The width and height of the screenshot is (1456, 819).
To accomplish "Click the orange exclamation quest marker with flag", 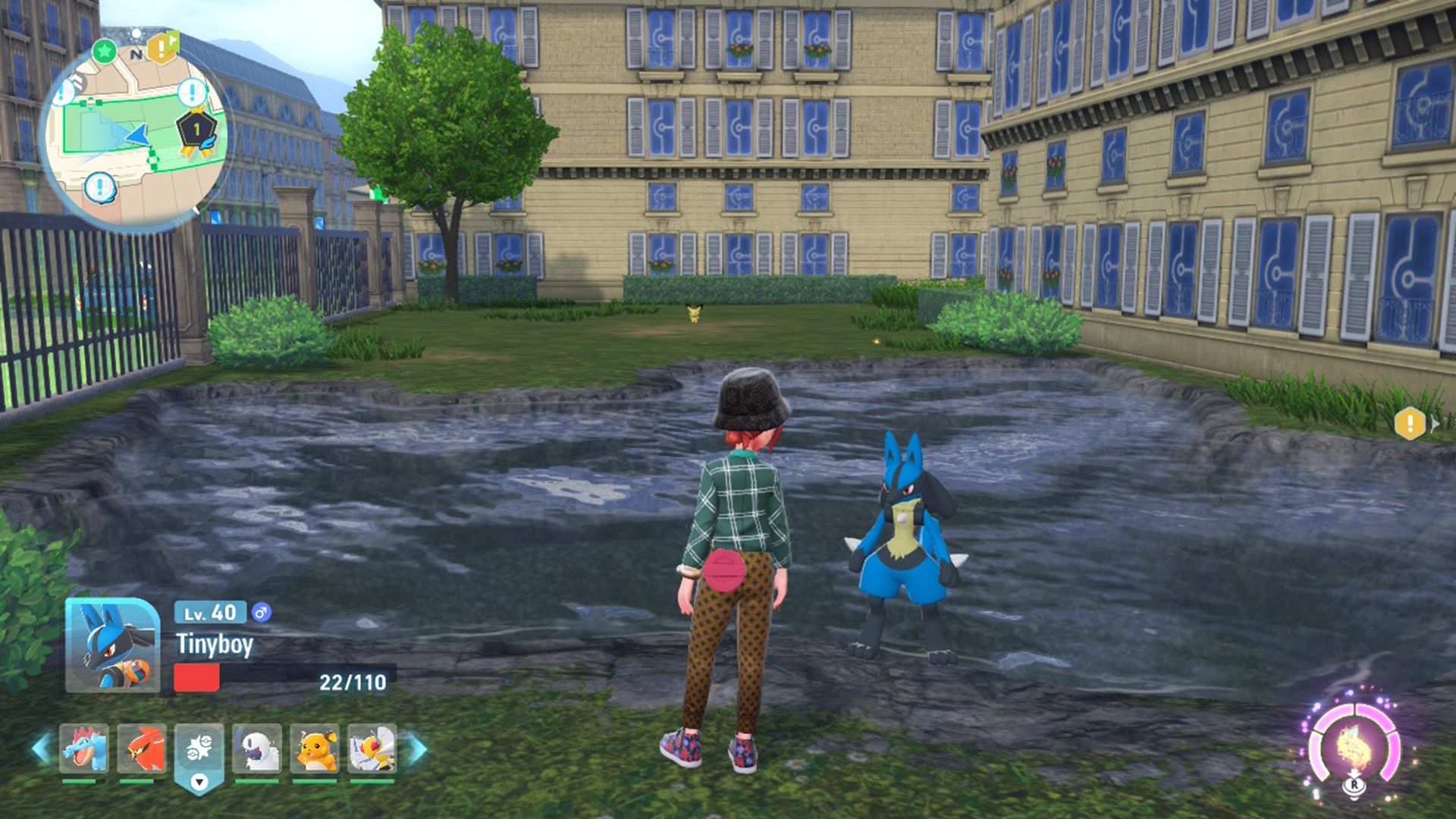I will pos(162,49).
